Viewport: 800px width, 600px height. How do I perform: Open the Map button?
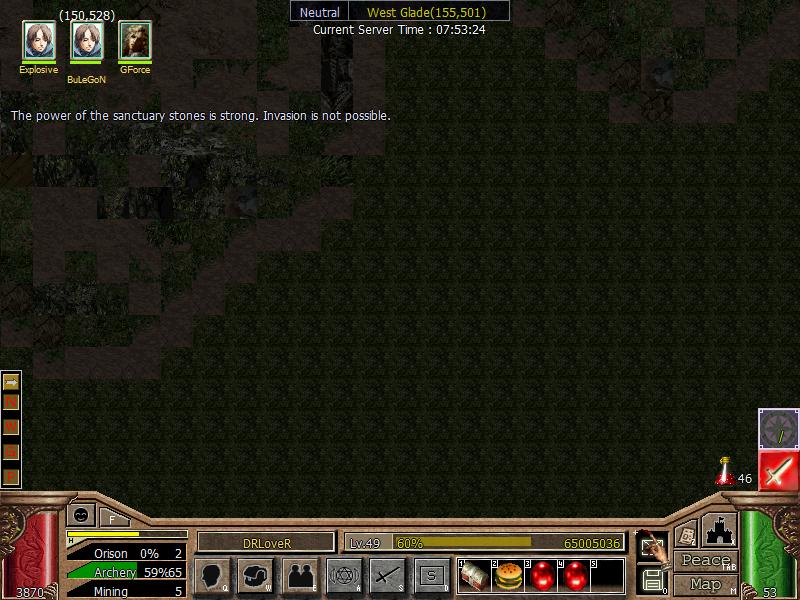coord(706,584)
